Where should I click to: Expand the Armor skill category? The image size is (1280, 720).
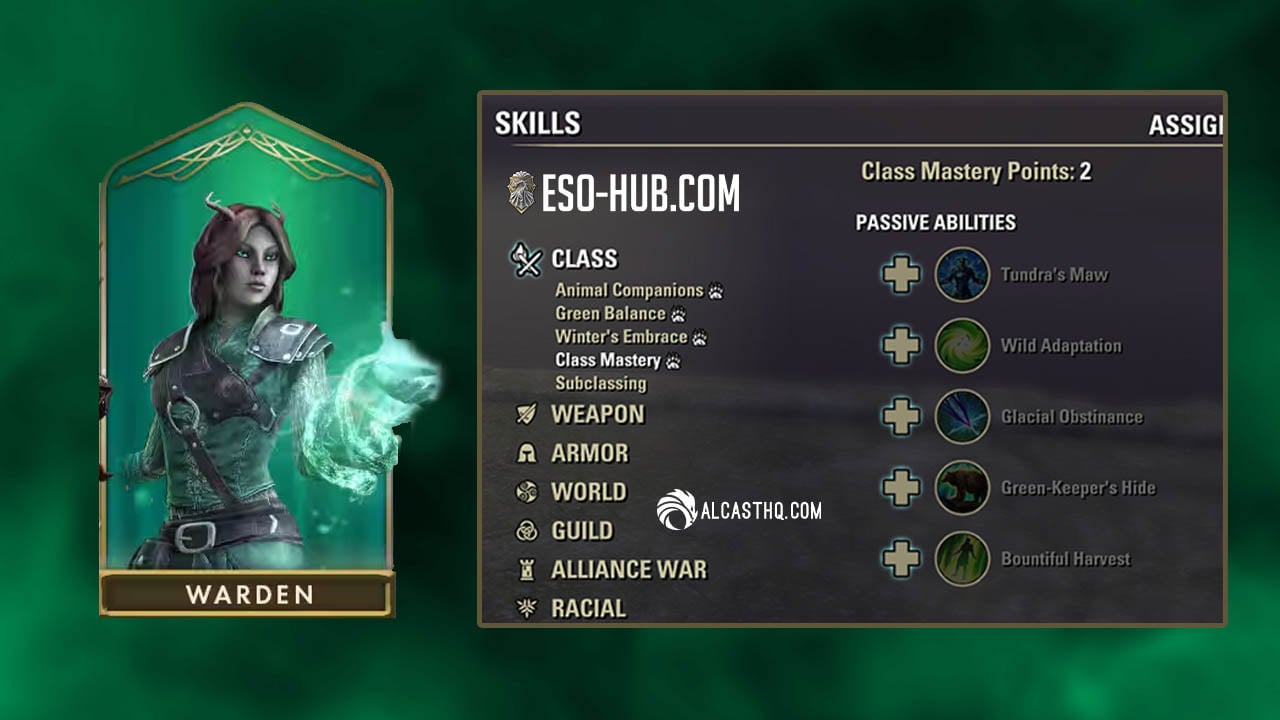(589, 453)
